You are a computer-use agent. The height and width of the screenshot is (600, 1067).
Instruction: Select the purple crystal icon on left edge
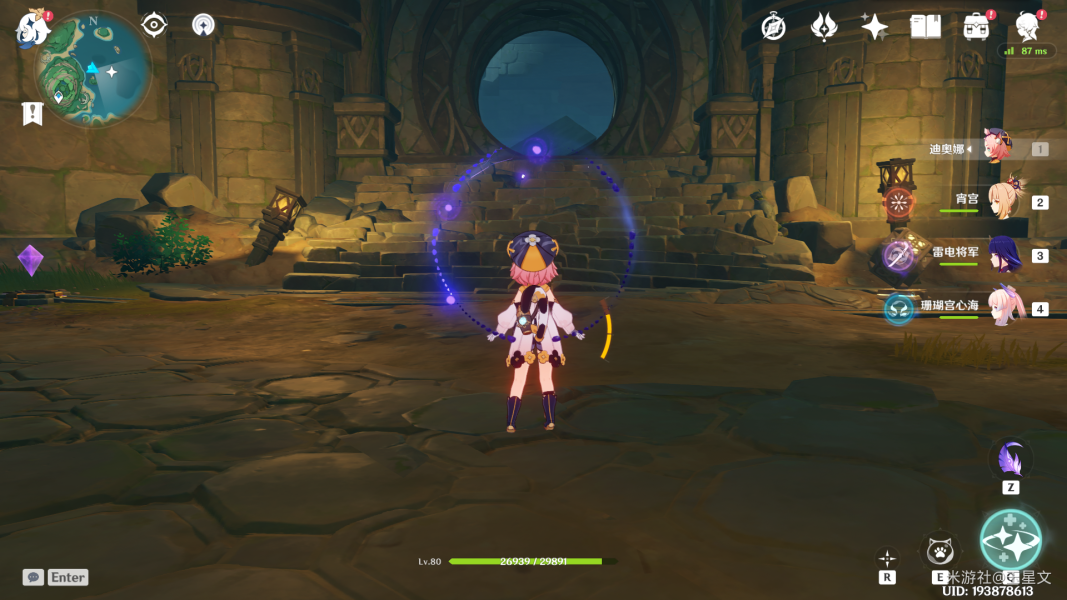(31, 261)
